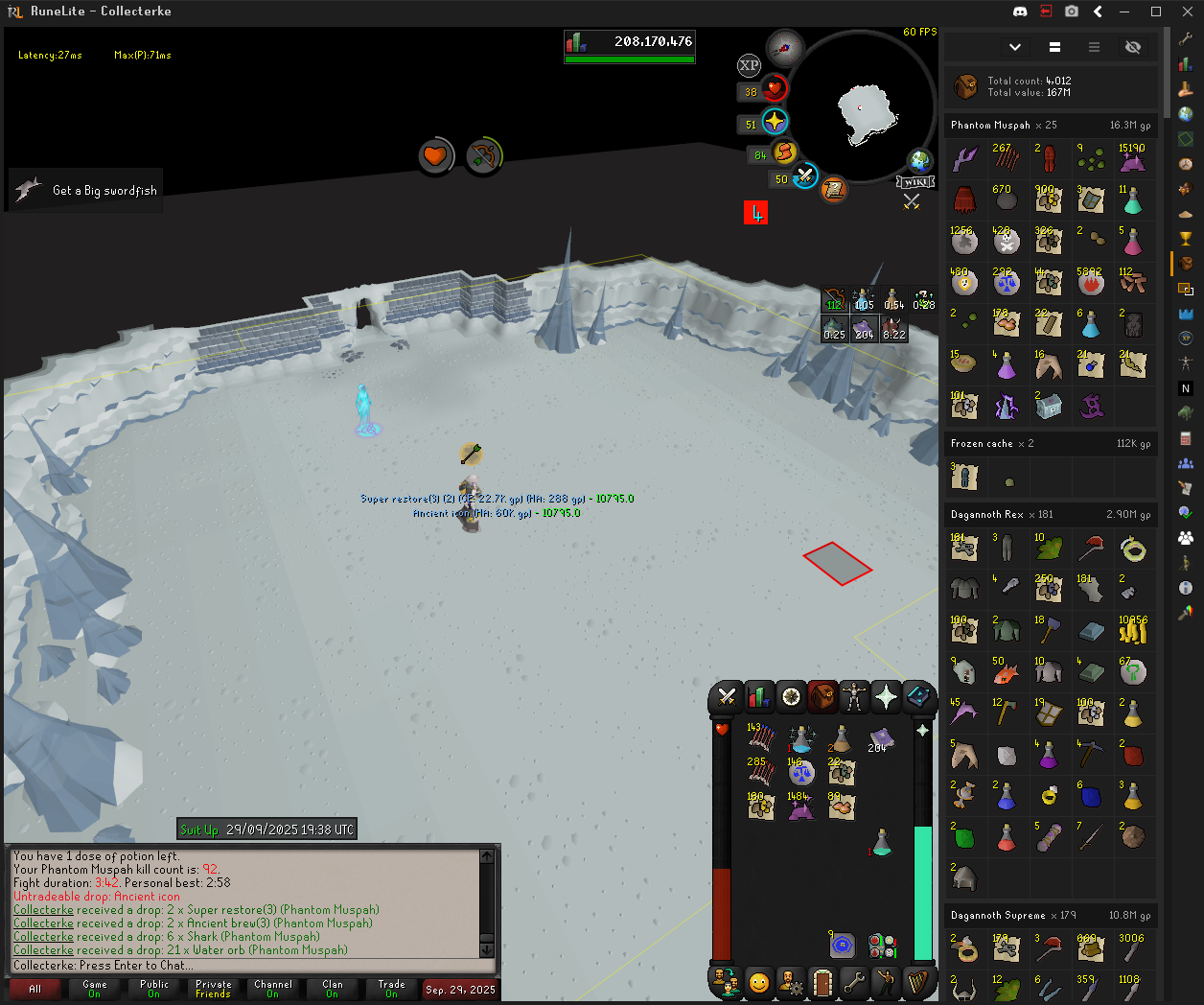
Task: Switch chat filter to Clan
Action: coord(333,989)
